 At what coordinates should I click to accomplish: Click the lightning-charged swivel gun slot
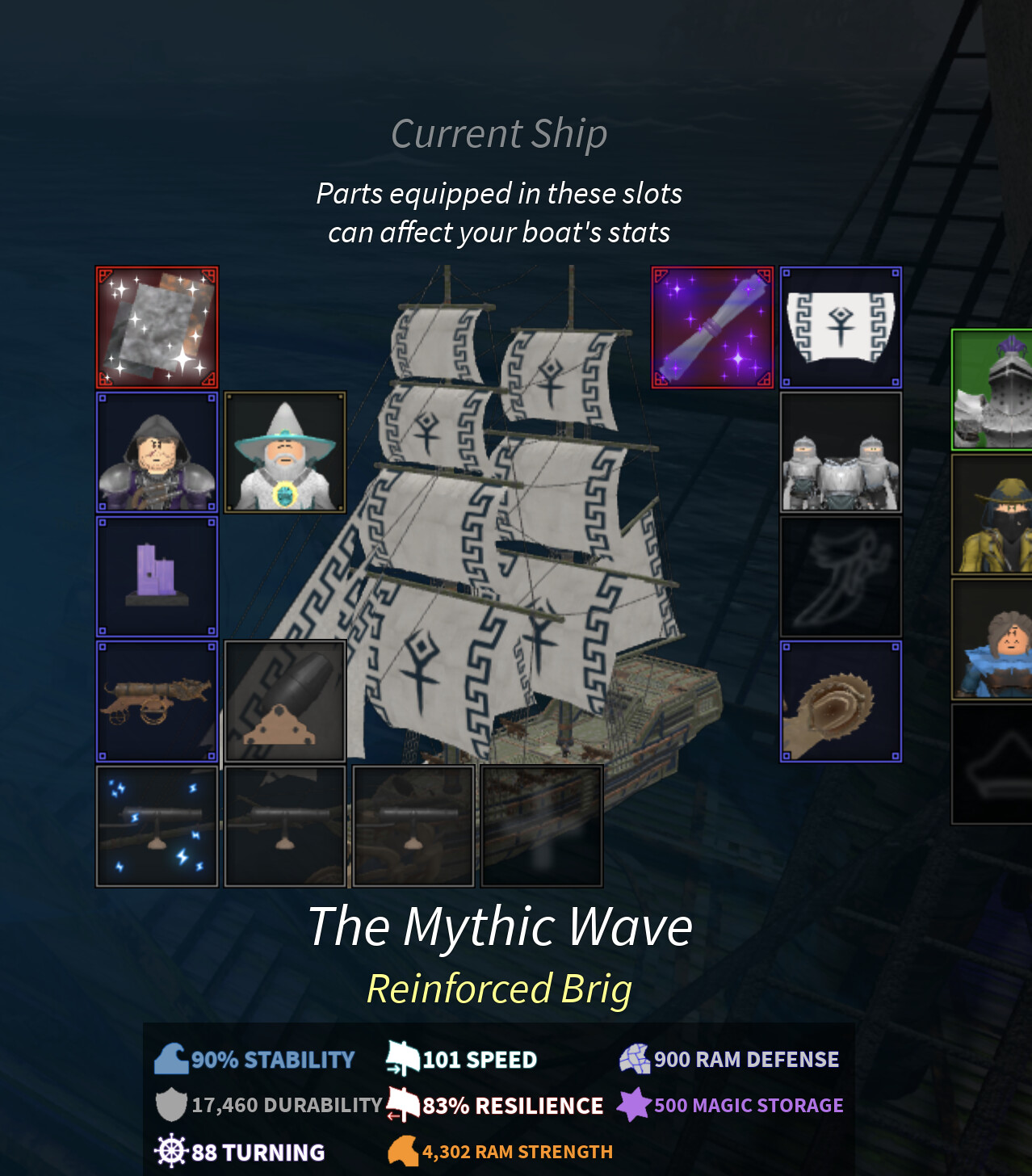(x=157, y=826)
